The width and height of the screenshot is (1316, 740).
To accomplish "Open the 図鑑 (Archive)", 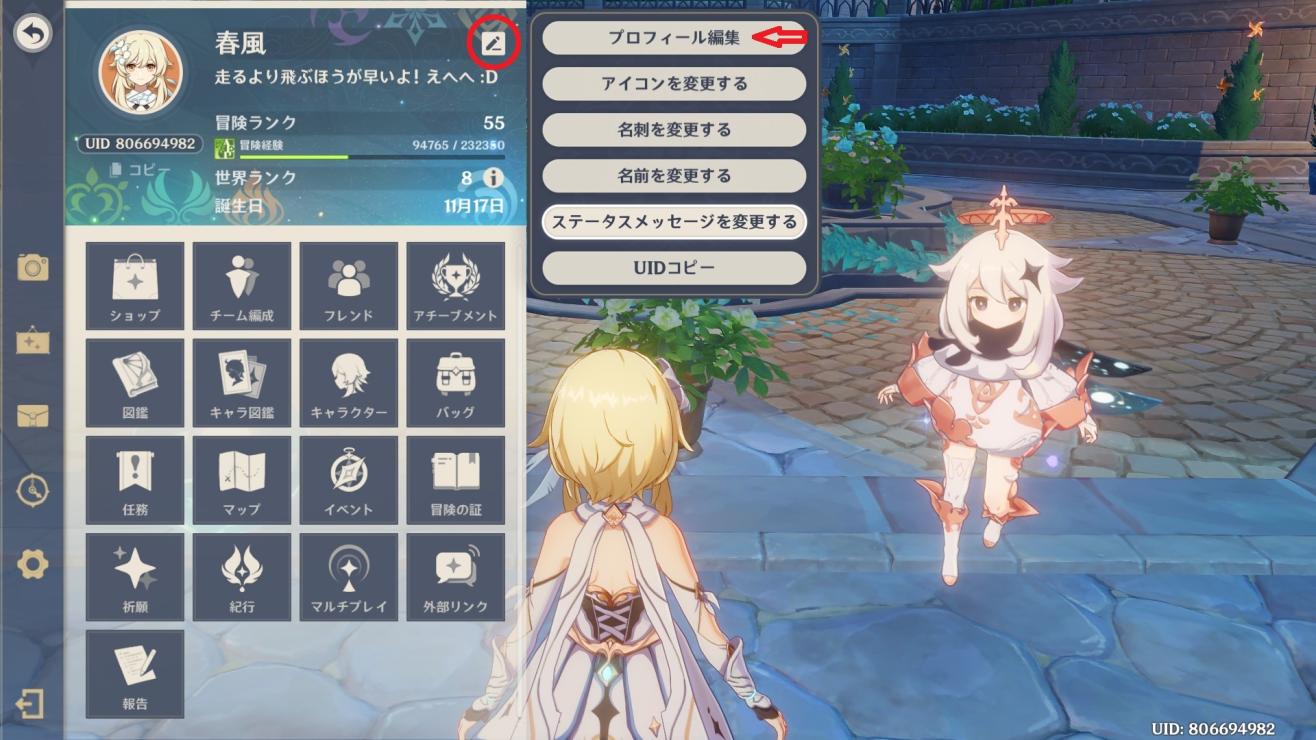I will coord(134,382).
